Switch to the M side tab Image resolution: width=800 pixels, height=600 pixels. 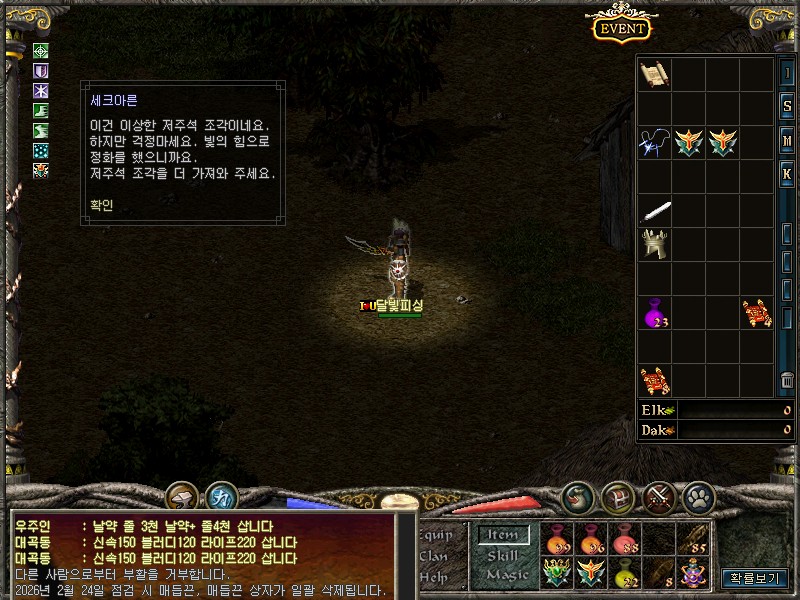788,139
